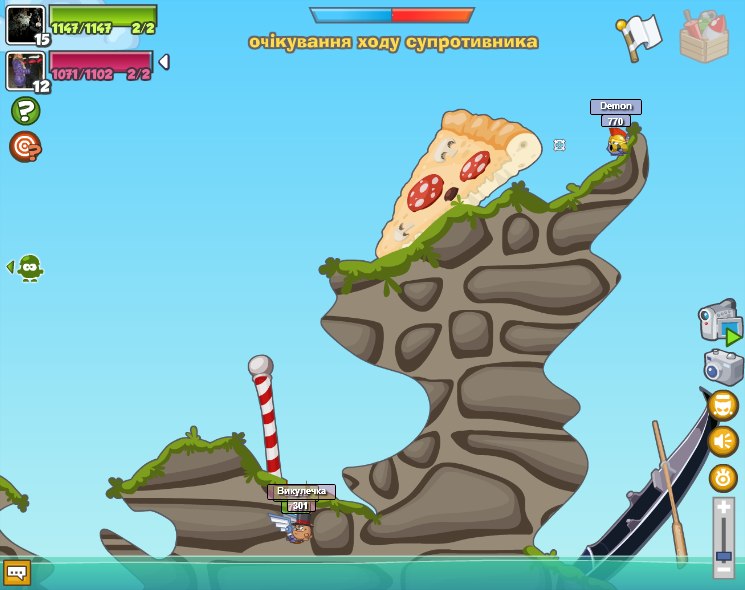Select the top player avatar, level 15
The height and width of the screenshot is (590, 745).
tap(25, 24)
